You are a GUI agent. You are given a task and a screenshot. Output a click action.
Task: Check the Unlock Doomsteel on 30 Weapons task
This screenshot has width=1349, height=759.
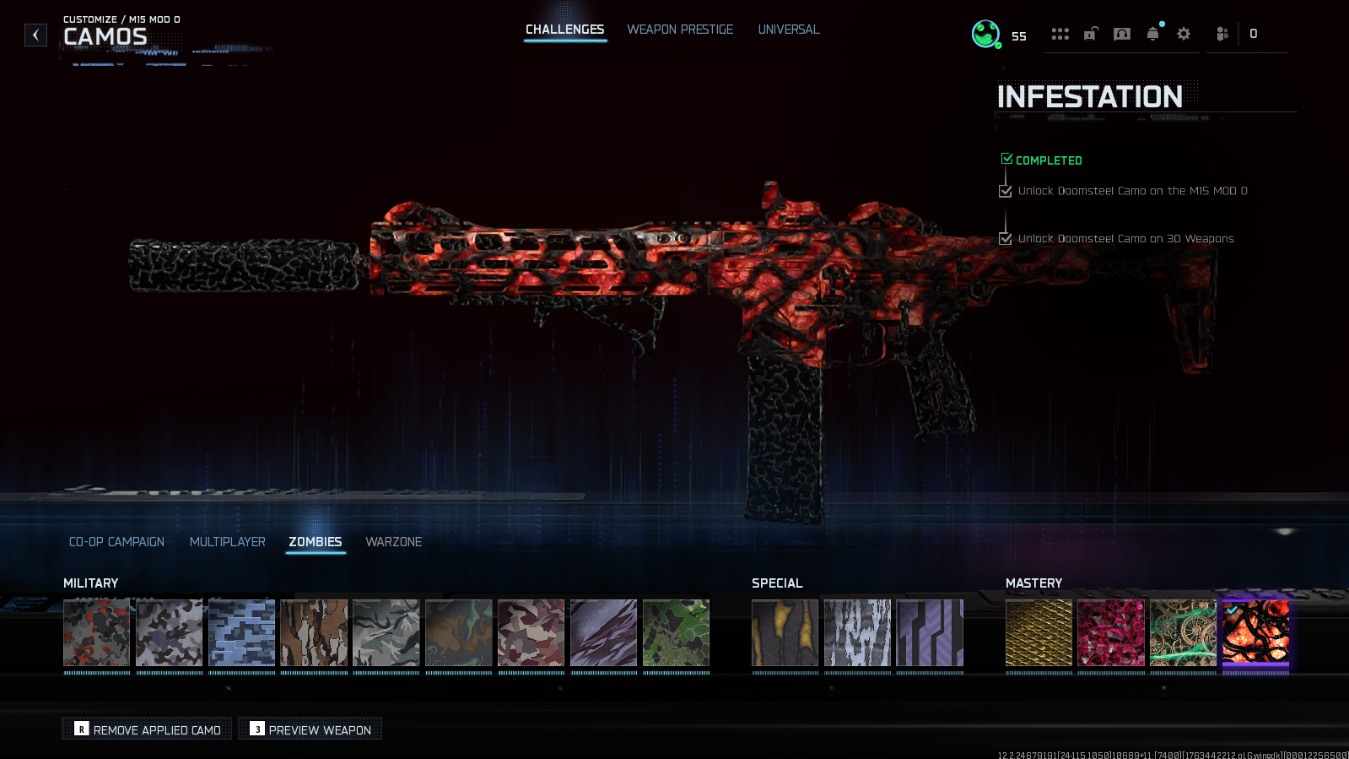pyautogui.click(x=1005, y=238)
